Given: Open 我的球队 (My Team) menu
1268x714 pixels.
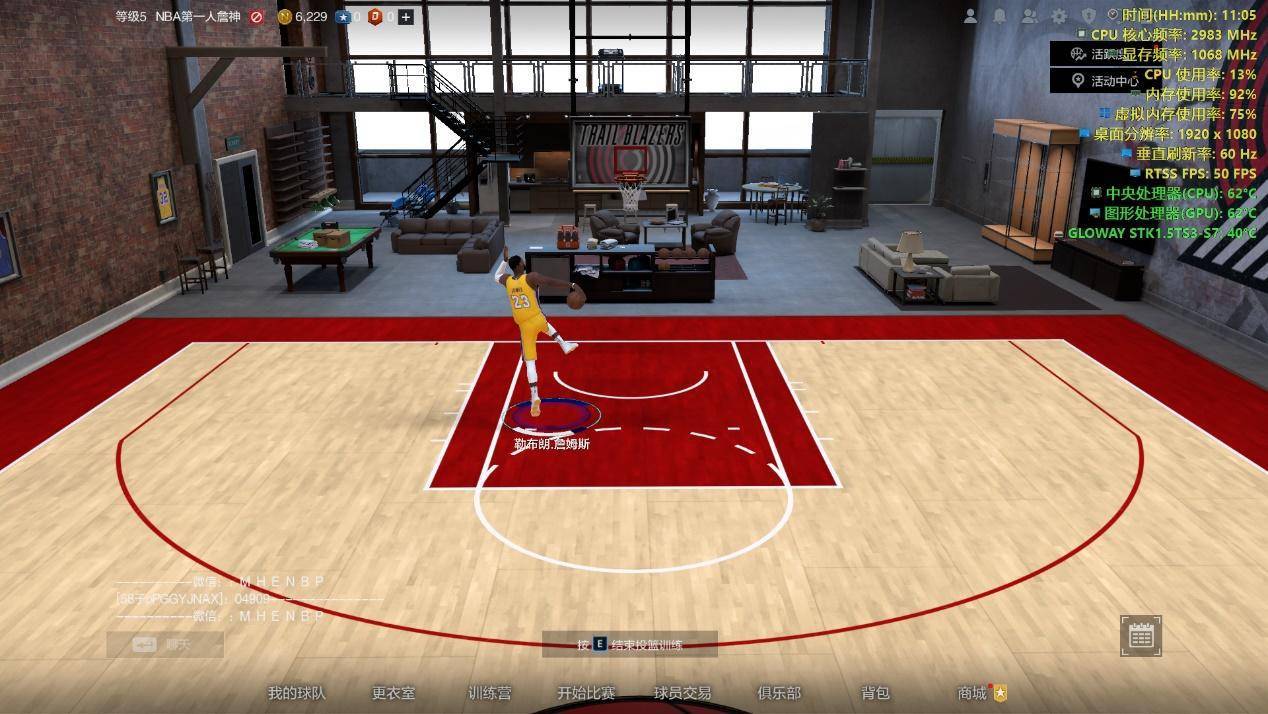Looking at the screenshot, I should tap(296, 693).
